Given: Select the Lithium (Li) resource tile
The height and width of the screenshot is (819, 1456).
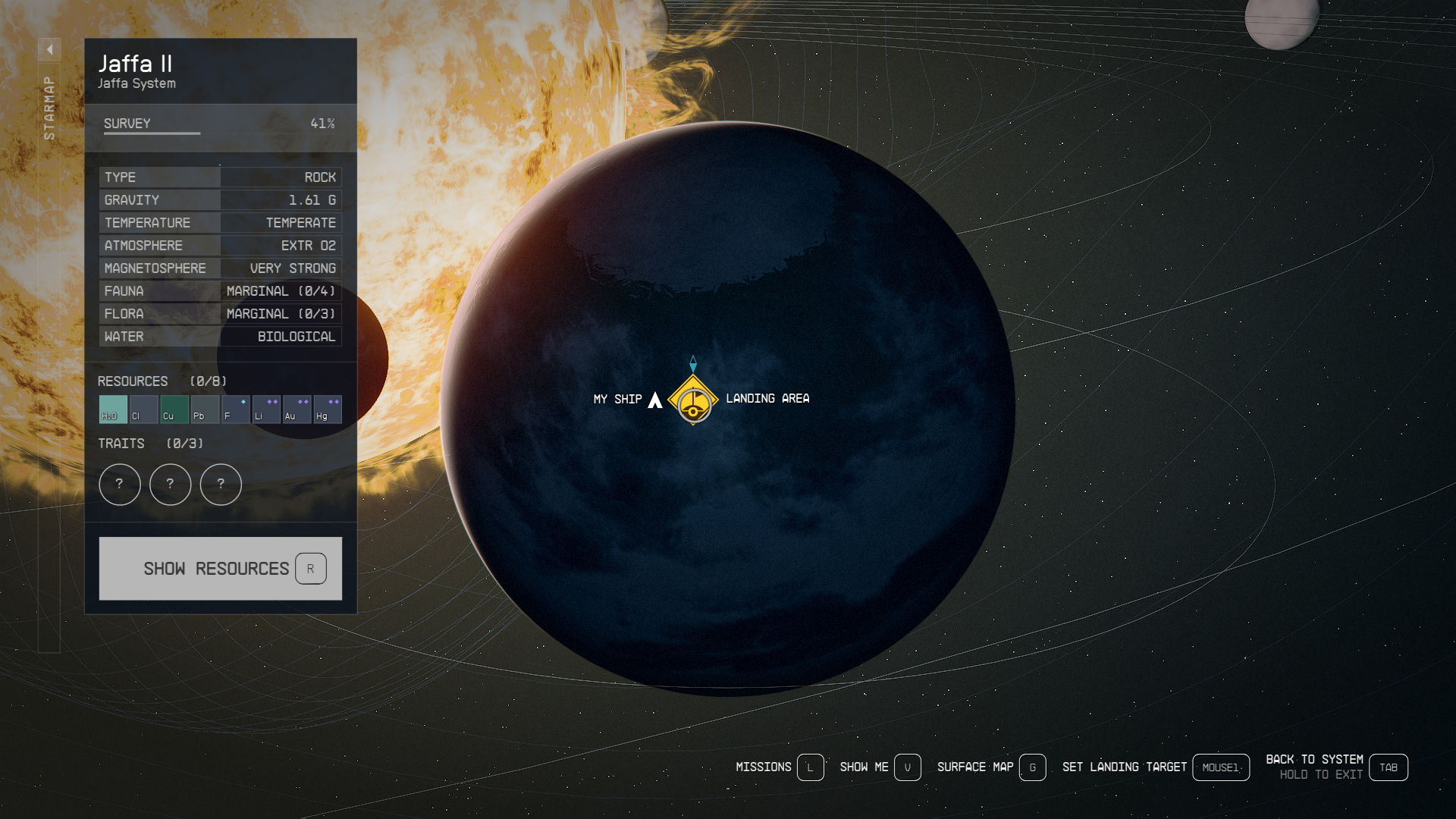Looking at the screenshot, I should click(266, 409).
